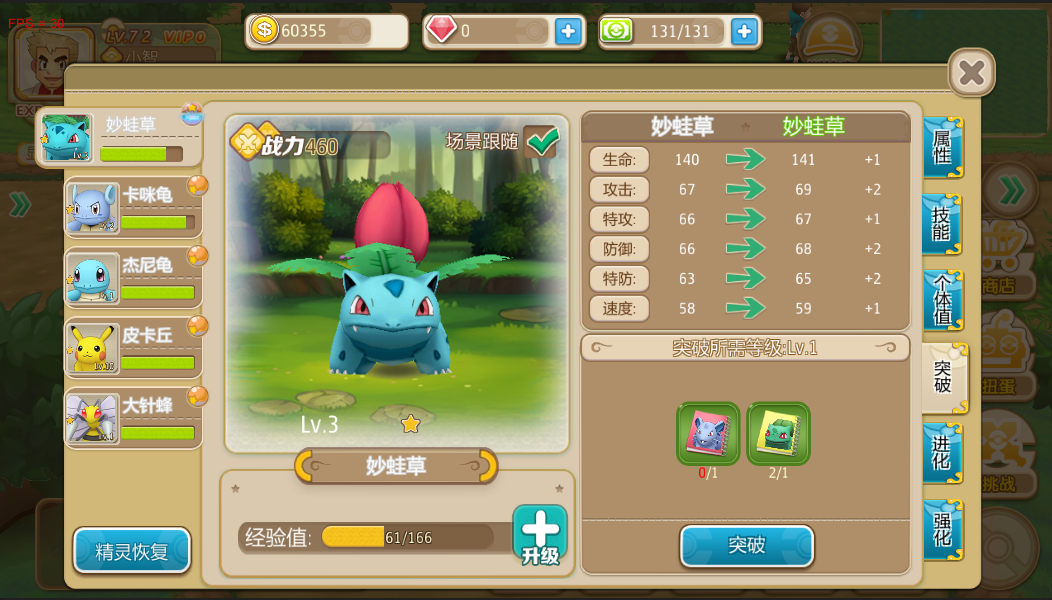Add stamina with the plus button
The height and width of the screenshot is (600, 1052).
(x=744, y=31)
